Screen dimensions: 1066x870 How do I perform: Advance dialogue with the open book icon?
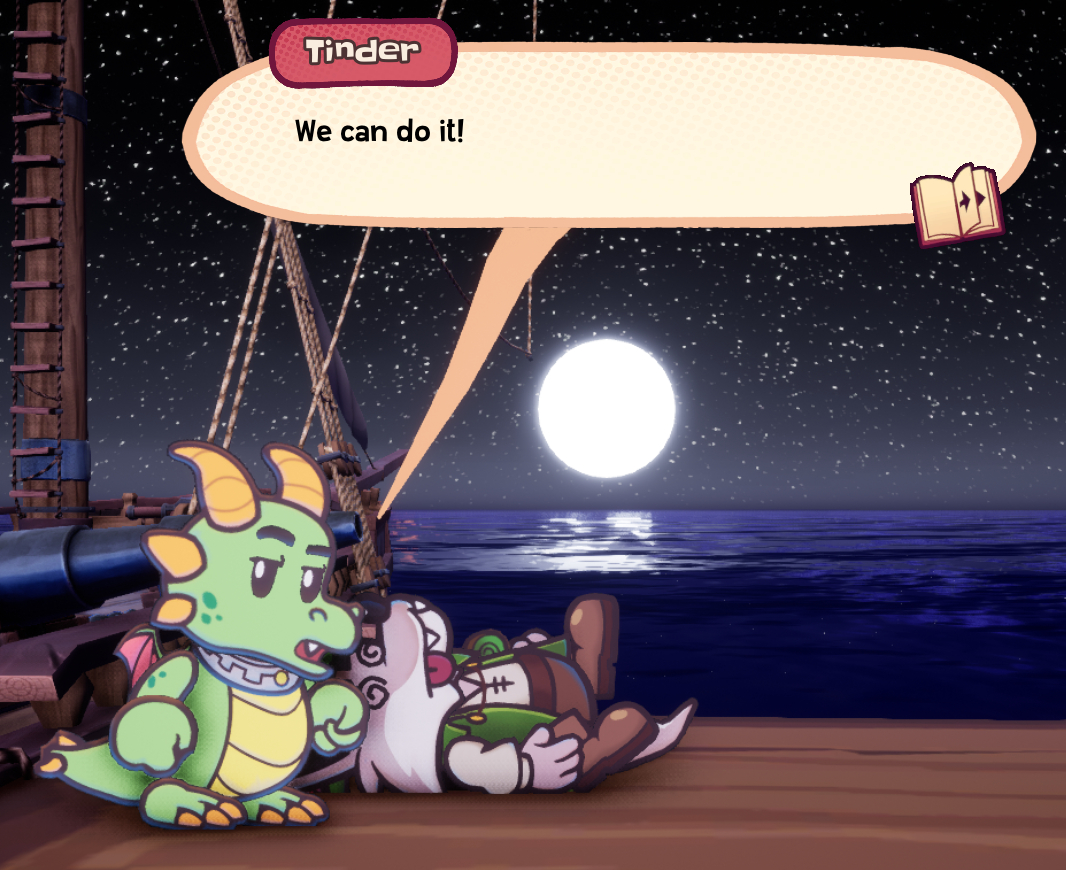[x=956, y=205]
